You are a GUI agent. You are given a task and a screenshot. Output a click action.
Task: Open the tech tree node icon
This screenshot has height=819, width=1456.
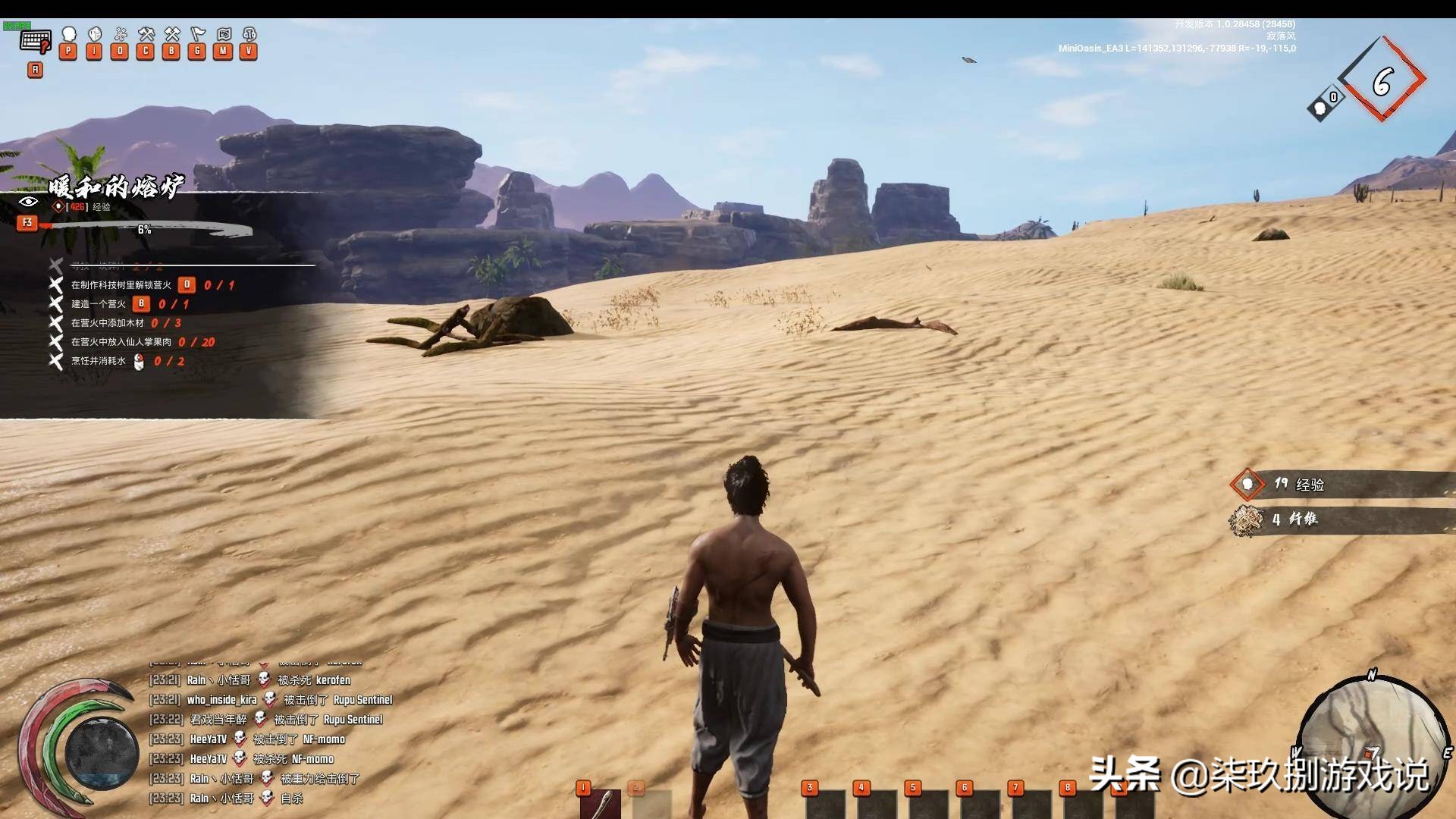[x=120, y=35]
